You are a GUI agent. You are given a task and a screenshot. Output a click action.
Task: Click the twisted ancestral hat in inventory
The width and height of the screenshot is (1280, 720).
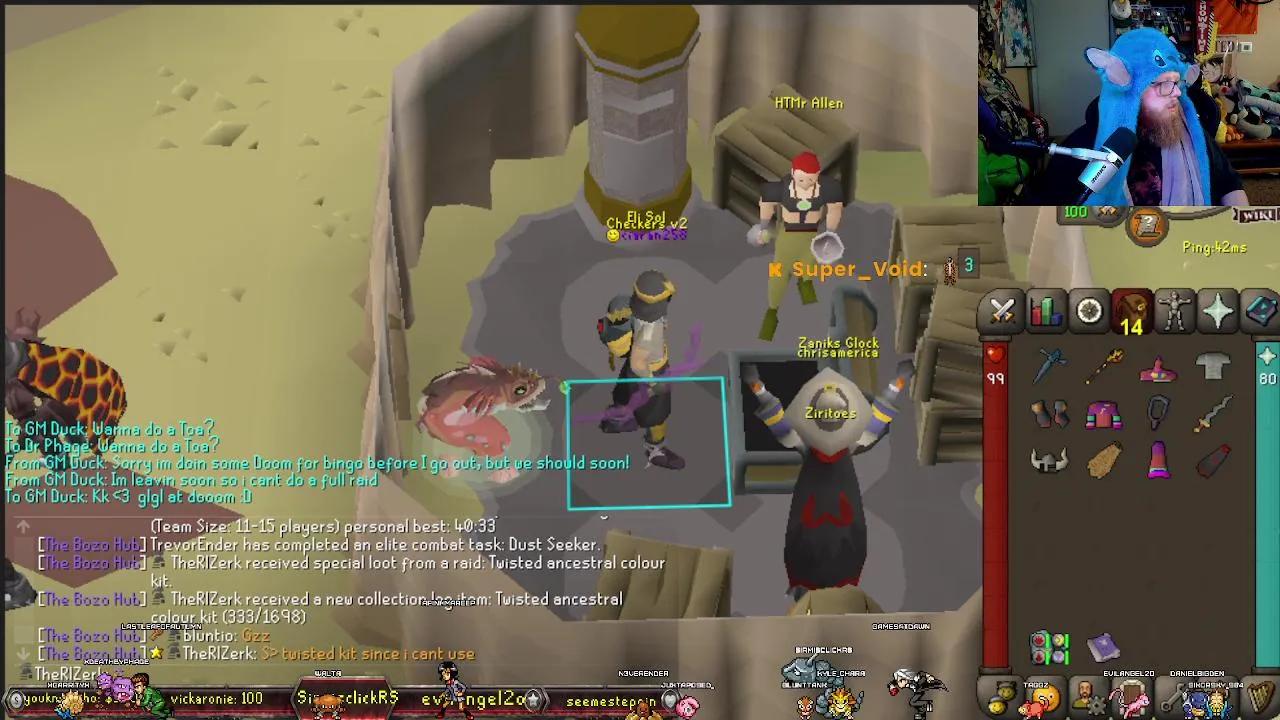pyautogui.click(x=1158, y=368)
